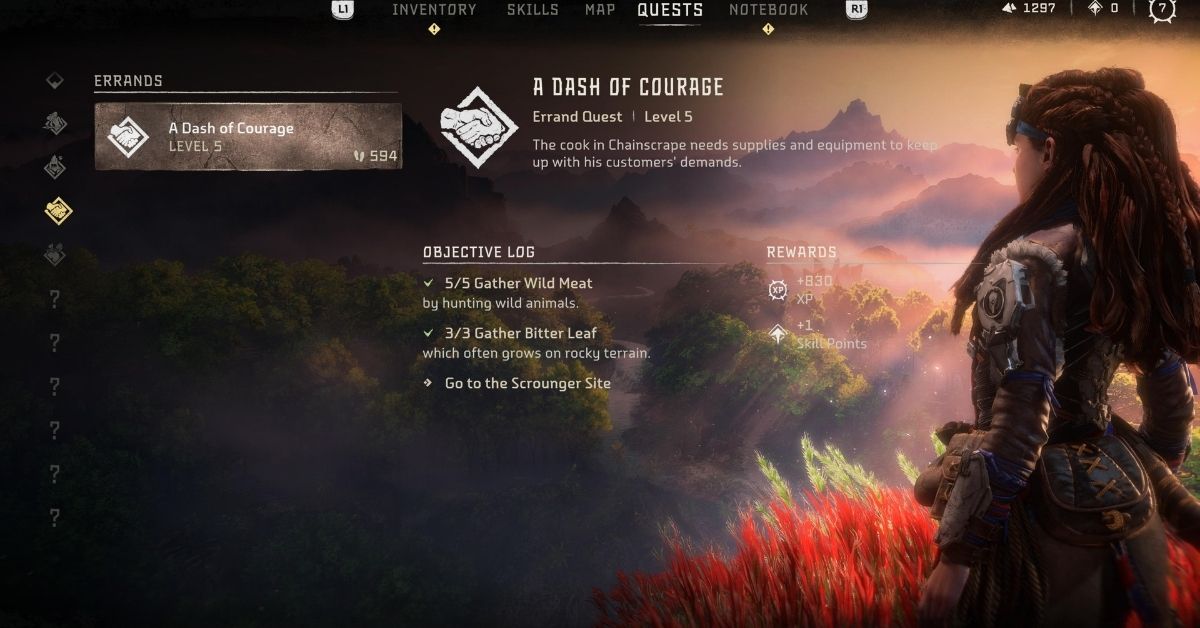Open the Notebook tab
The width and height of the screenshot is (1200, 628).
click(x=768, y=10)
